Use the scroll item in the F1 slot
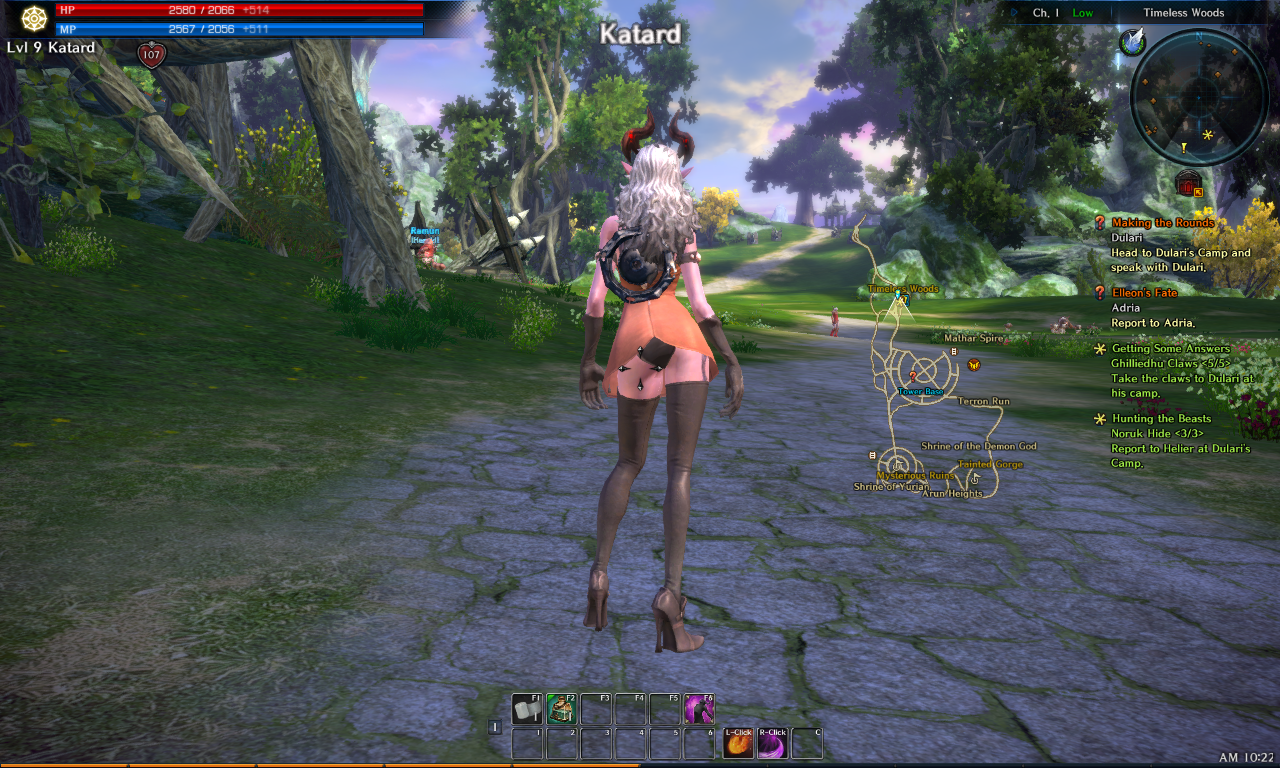 coord(527,709)
